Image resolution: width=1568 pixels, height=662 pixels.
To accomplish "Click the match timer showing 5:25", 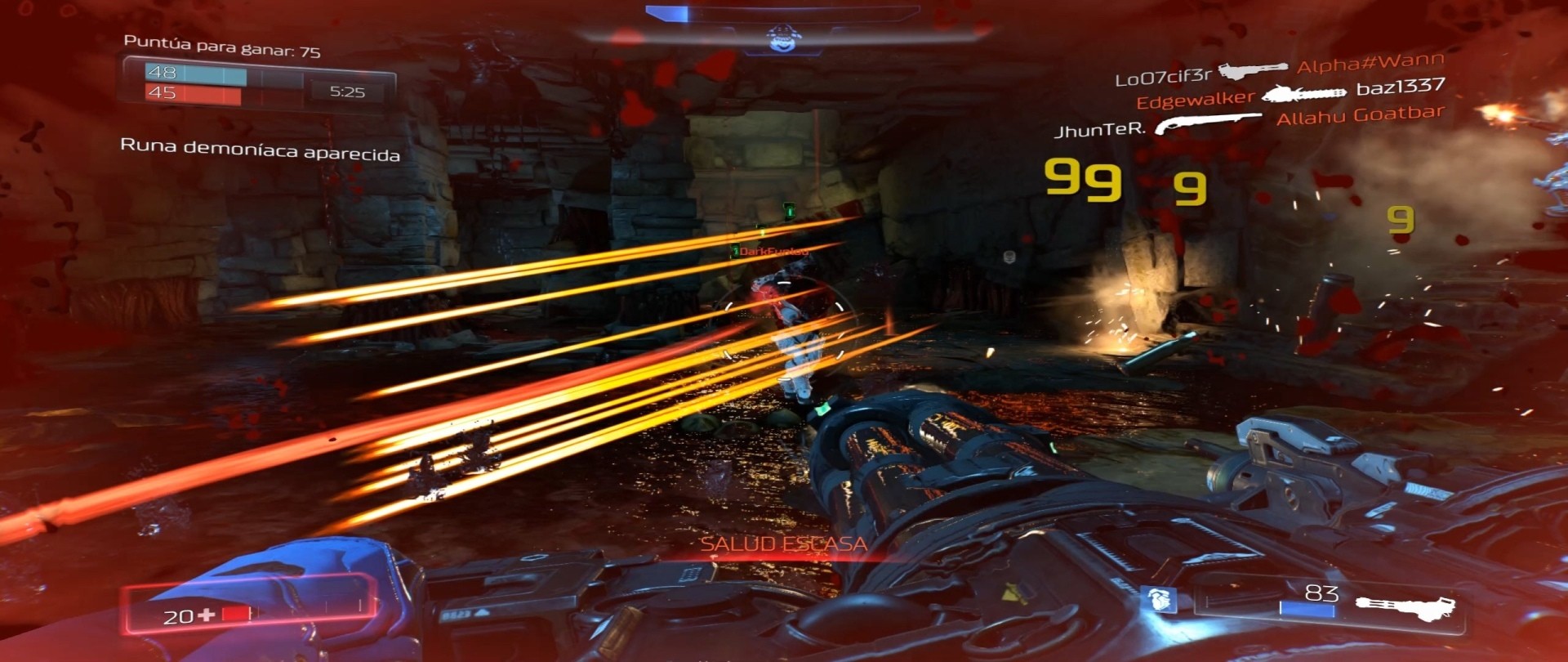I will 348,92.
